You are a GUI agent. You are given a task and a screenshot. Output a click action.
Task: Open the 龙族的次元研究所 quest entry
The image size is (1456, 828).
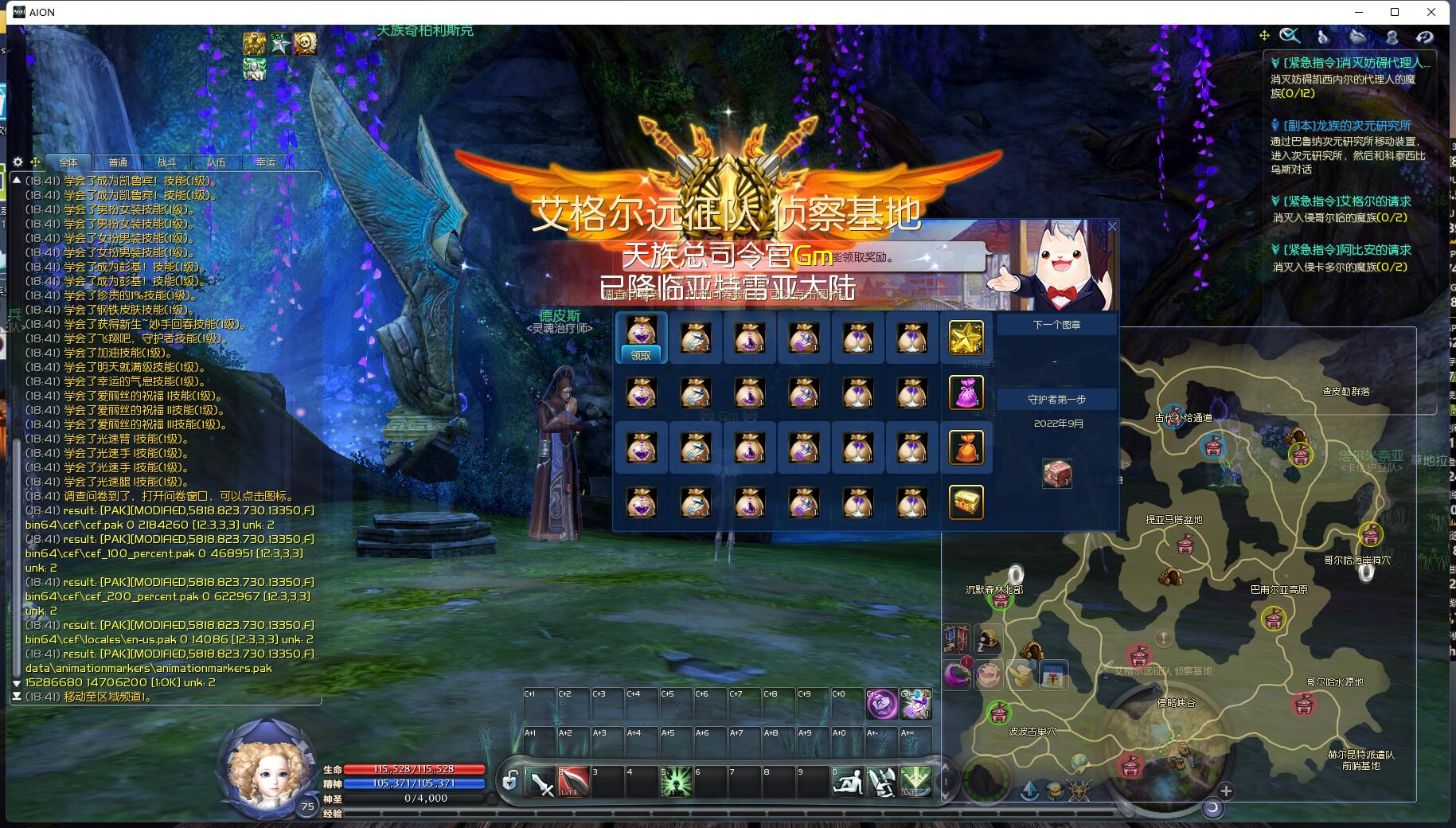point(1346,126)
